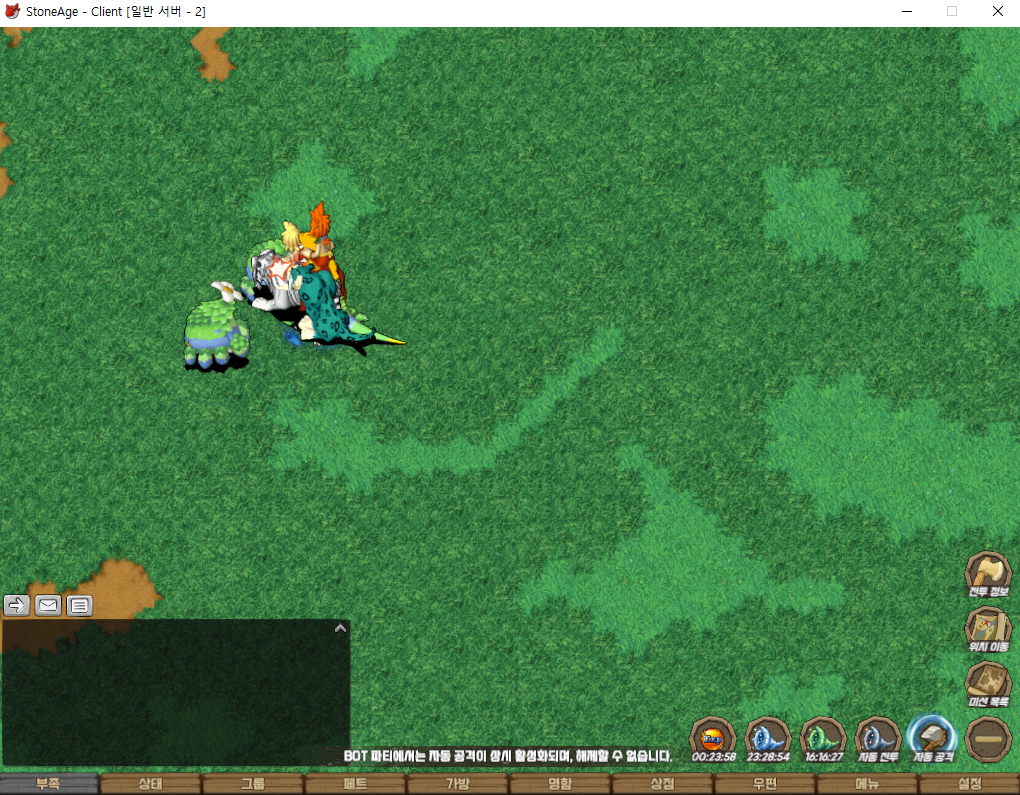Expand chat log with the up chevron

340,629
